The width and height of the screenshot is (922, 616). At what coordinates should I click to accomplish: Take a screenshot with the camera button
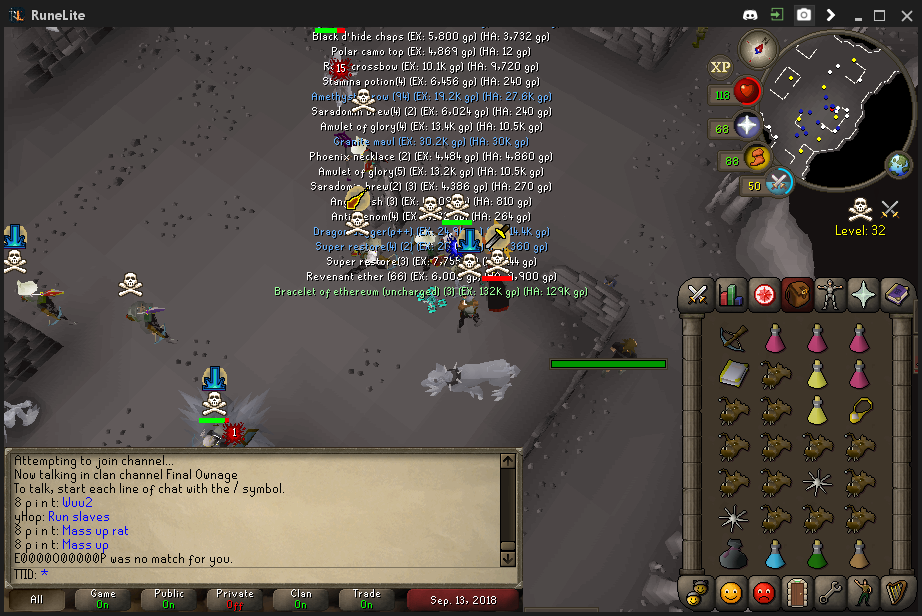(x=803, y=15)
